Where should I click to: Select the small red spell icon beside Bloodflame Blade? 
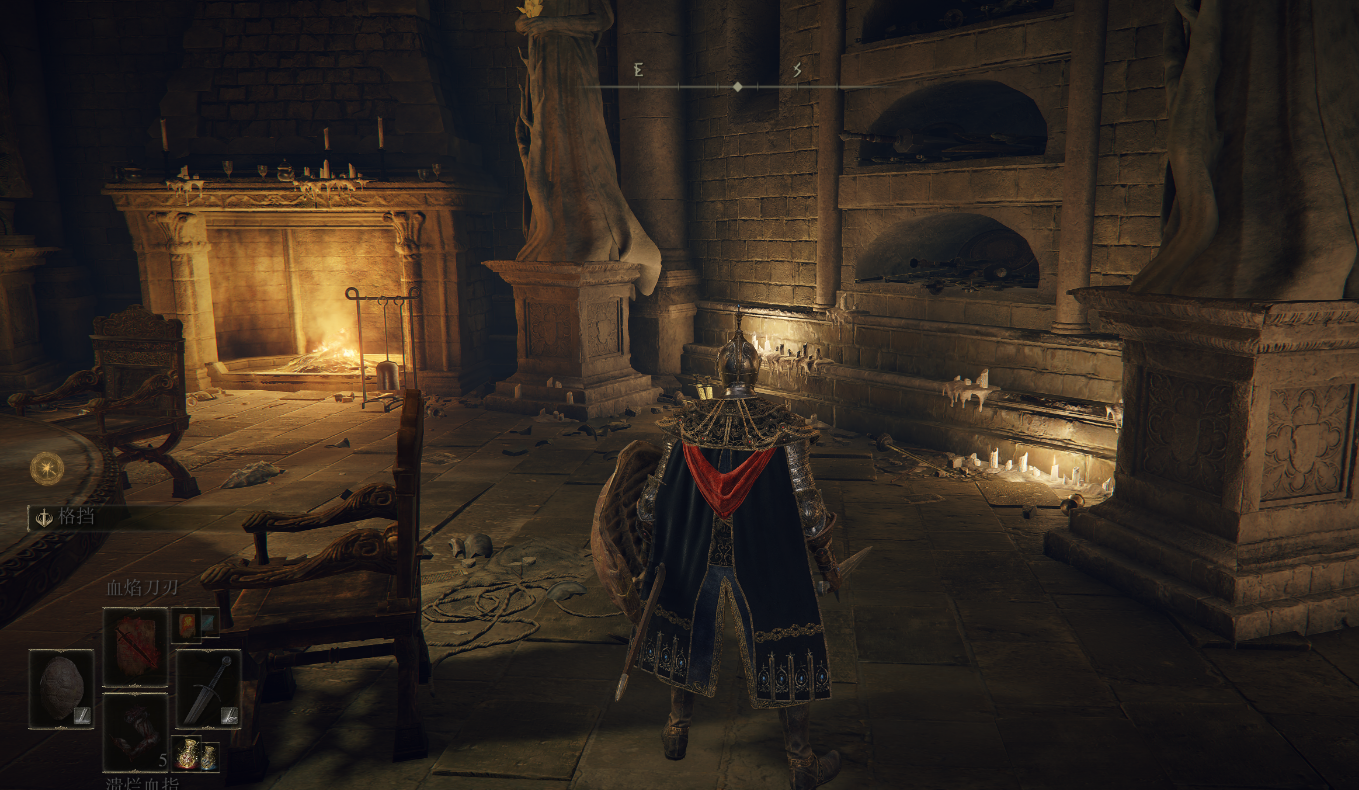(186, 625)
